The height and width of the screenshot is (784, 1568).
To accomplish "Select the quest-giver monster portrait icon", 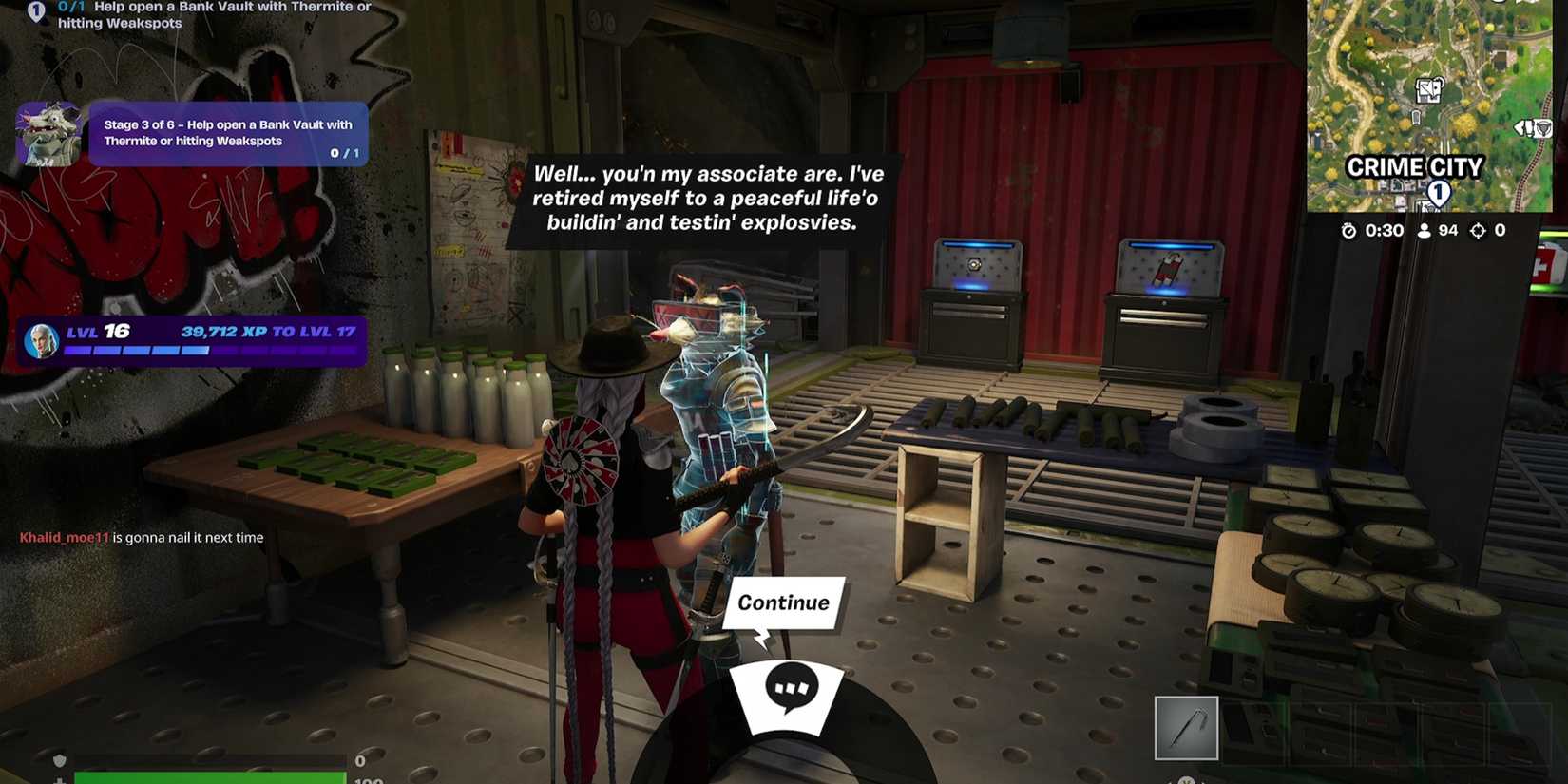I will click(48, 134).
